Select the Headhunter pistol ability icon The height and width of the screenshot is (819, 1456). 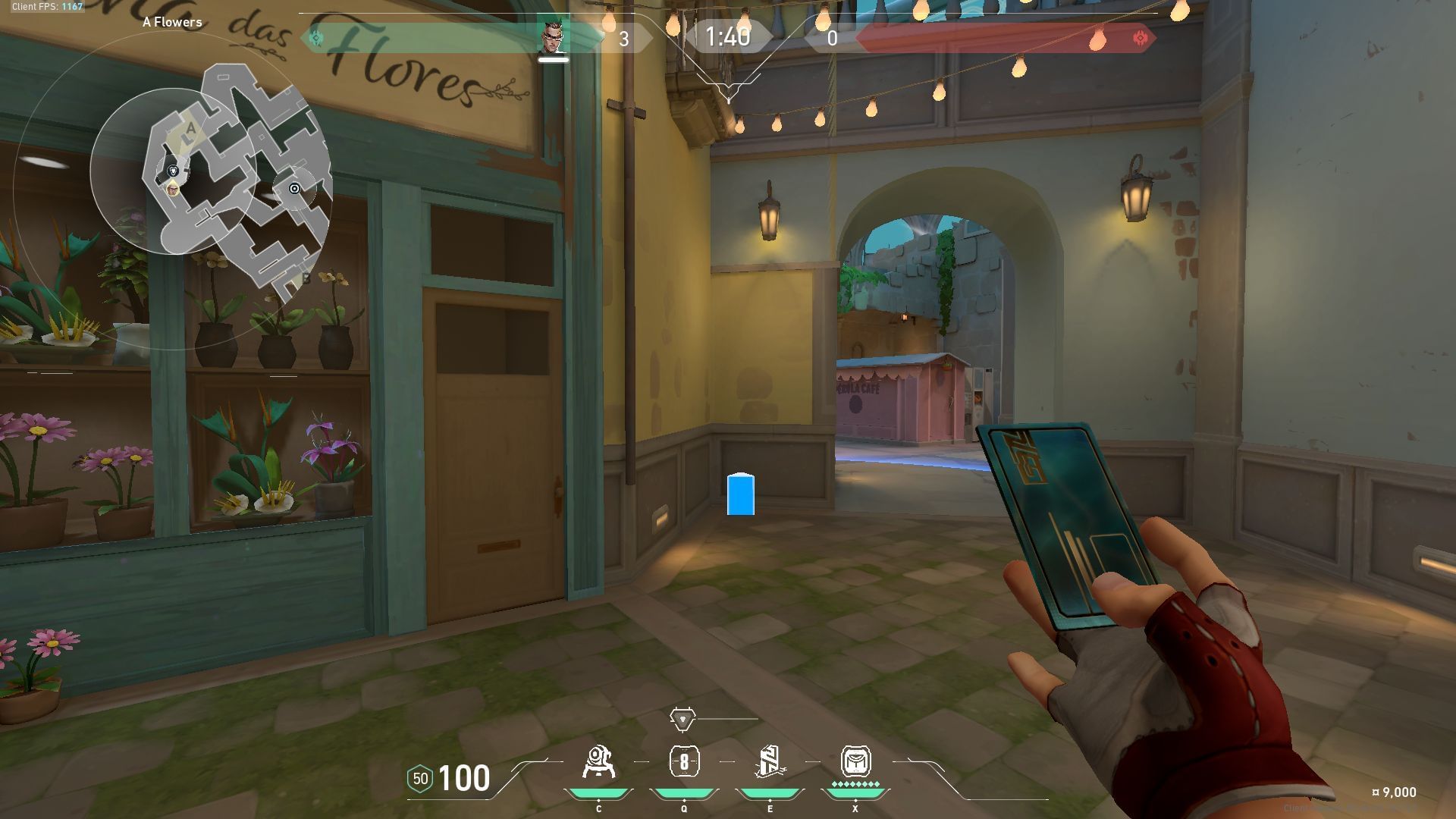[684, 762]
